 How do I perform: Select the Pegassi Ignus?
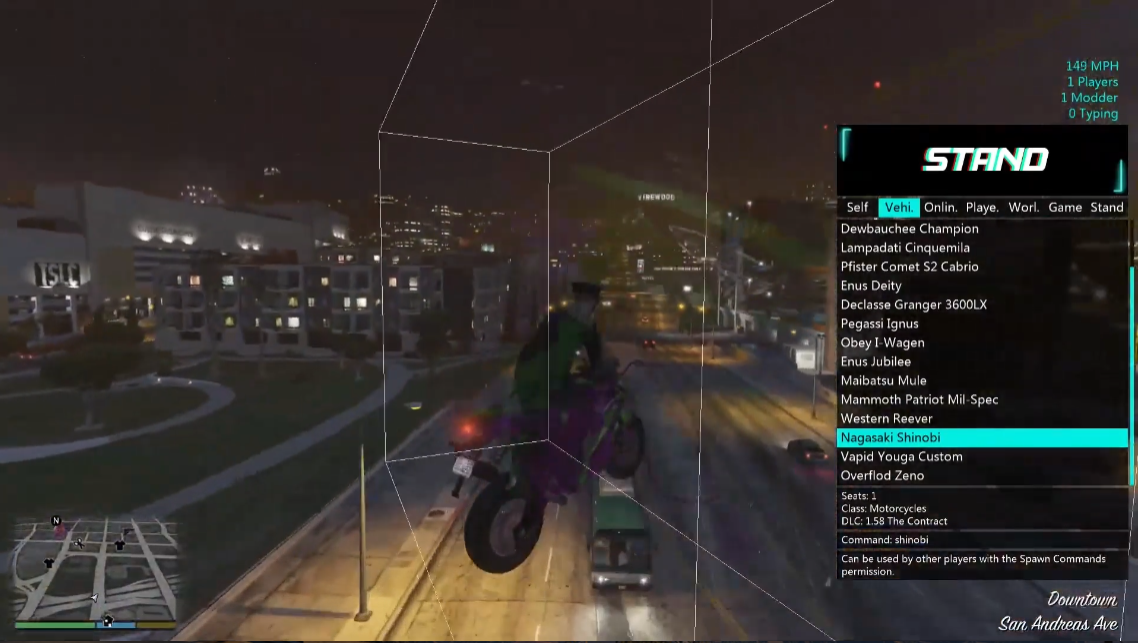point(879,324)
